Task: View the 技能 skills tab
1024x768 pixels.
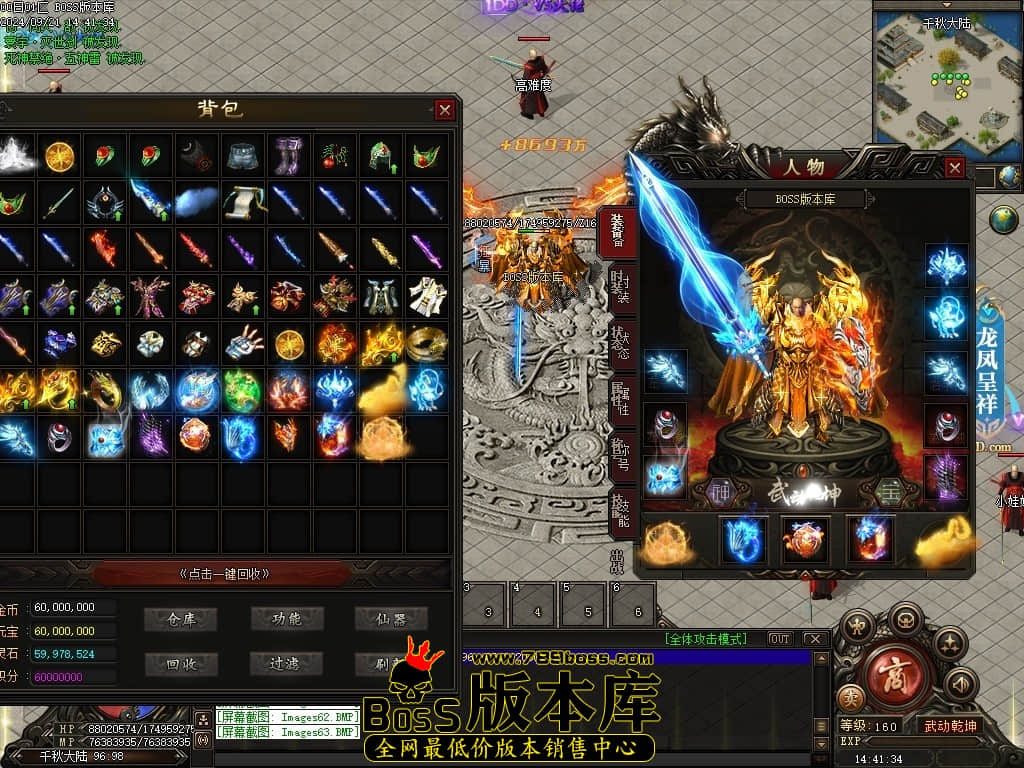Action: (620, 508)
